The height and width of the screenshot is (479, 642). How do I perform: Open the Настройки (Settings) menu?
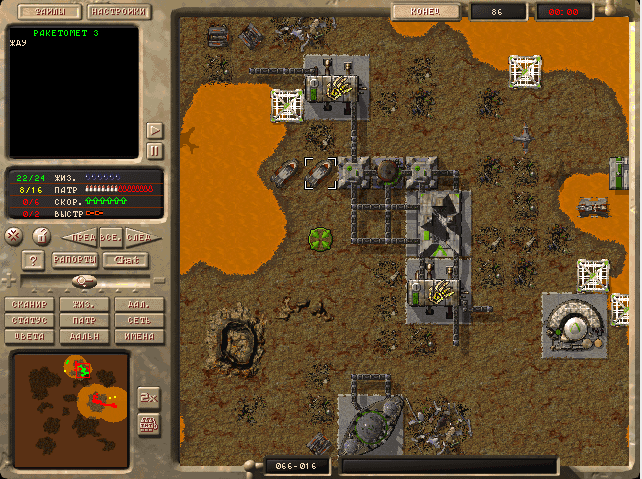point(119,13)
